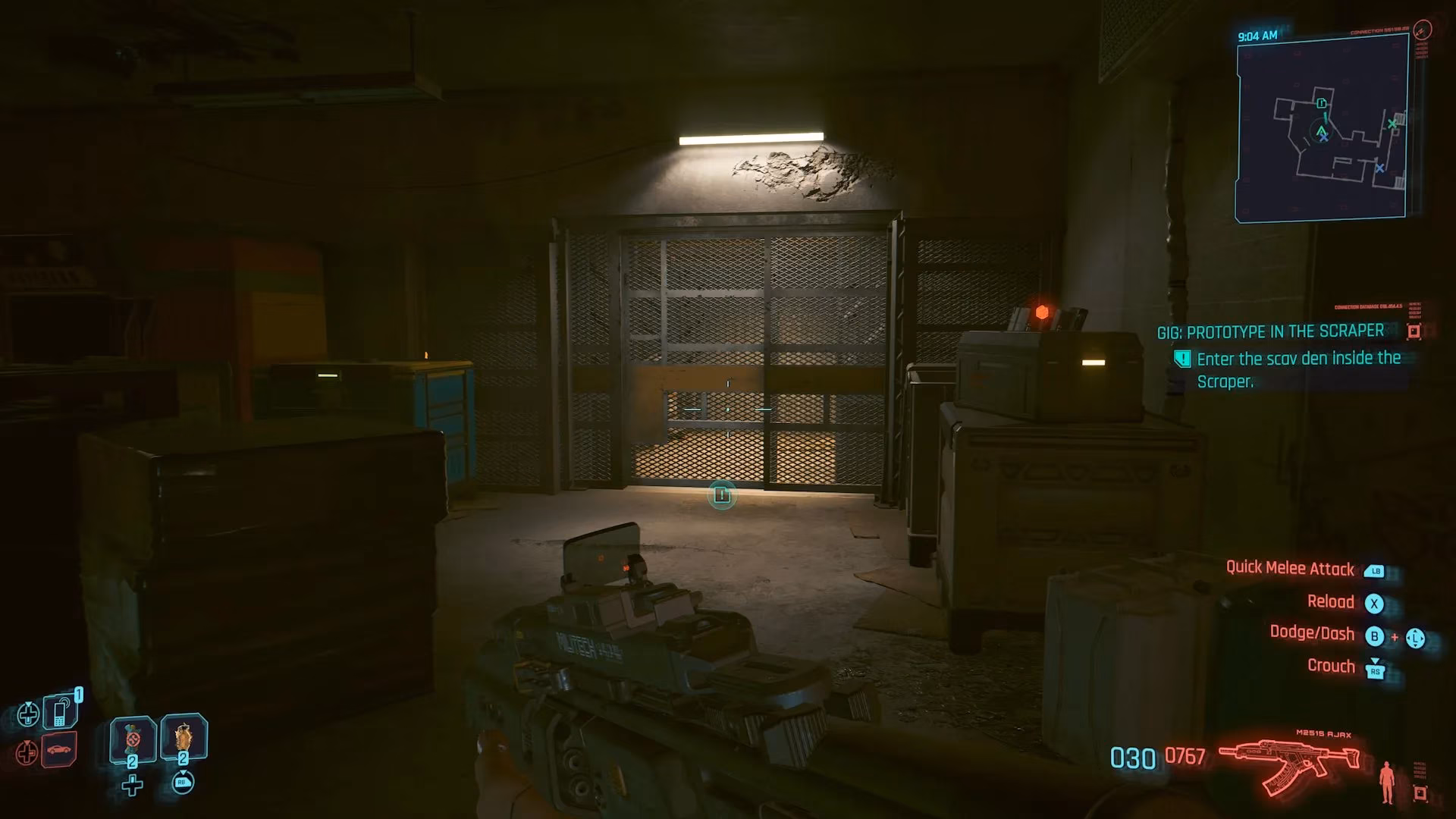Click the quest marker icon on the minimap
The width and height of the screenshot is (1456, 819).
pyautogui.click(x=1320, y=103)
